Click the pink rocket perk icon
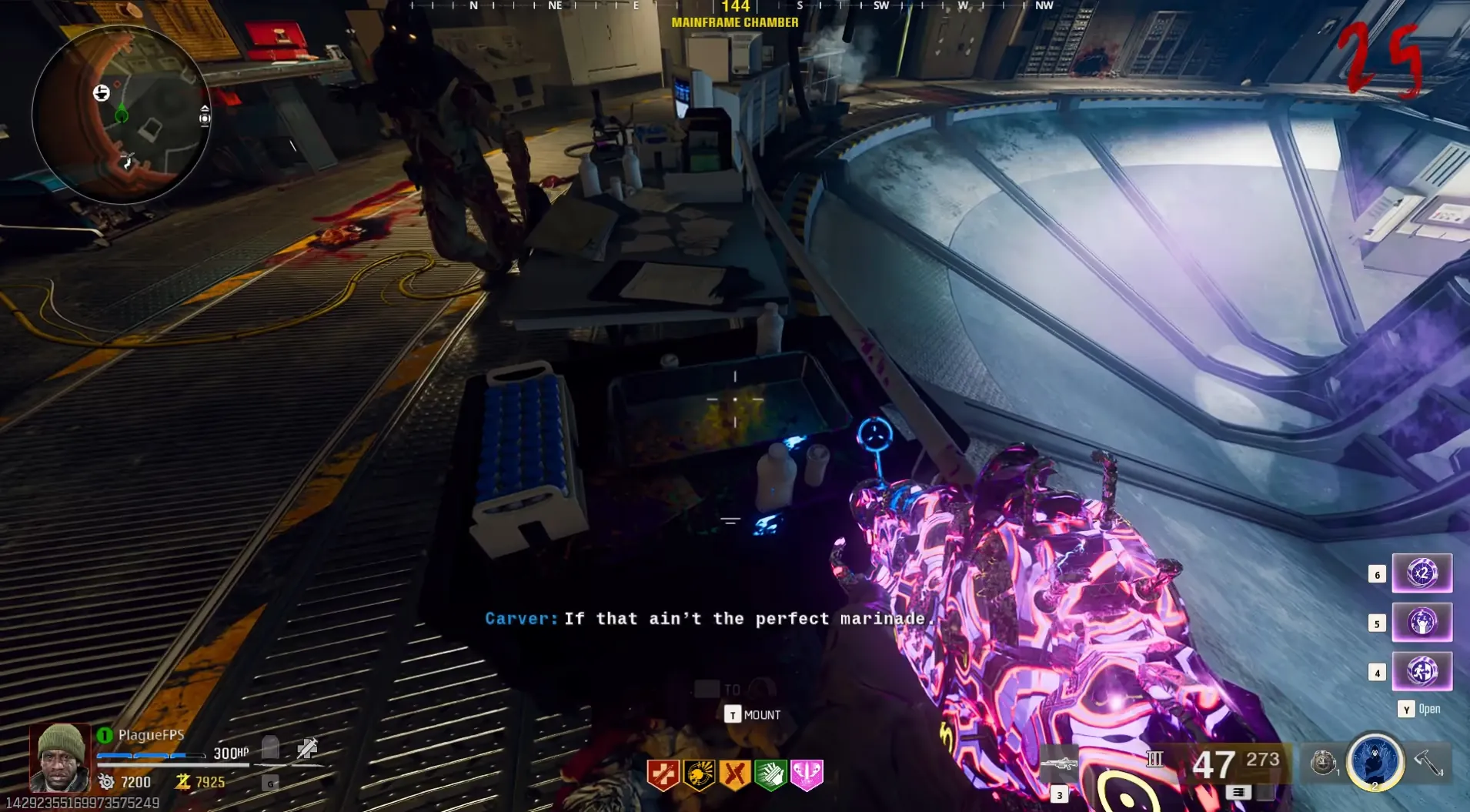The height and width of the screenshot is (812, 1470). [807, 775]
